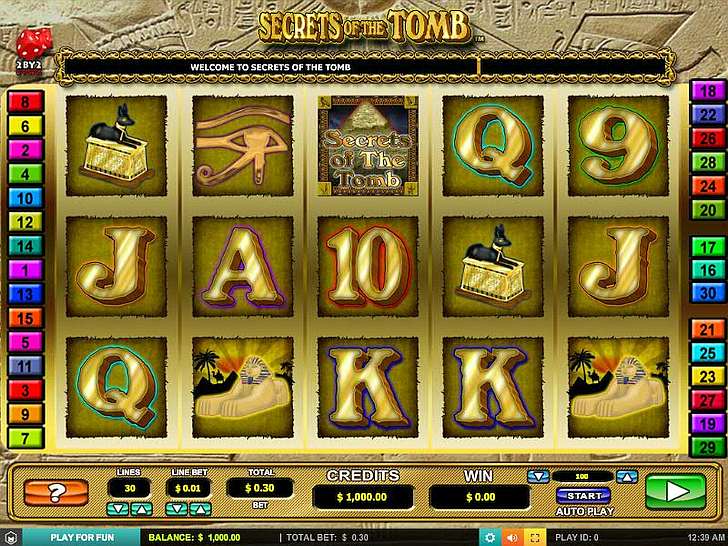Open the gear settings icon

click(490, 537)
